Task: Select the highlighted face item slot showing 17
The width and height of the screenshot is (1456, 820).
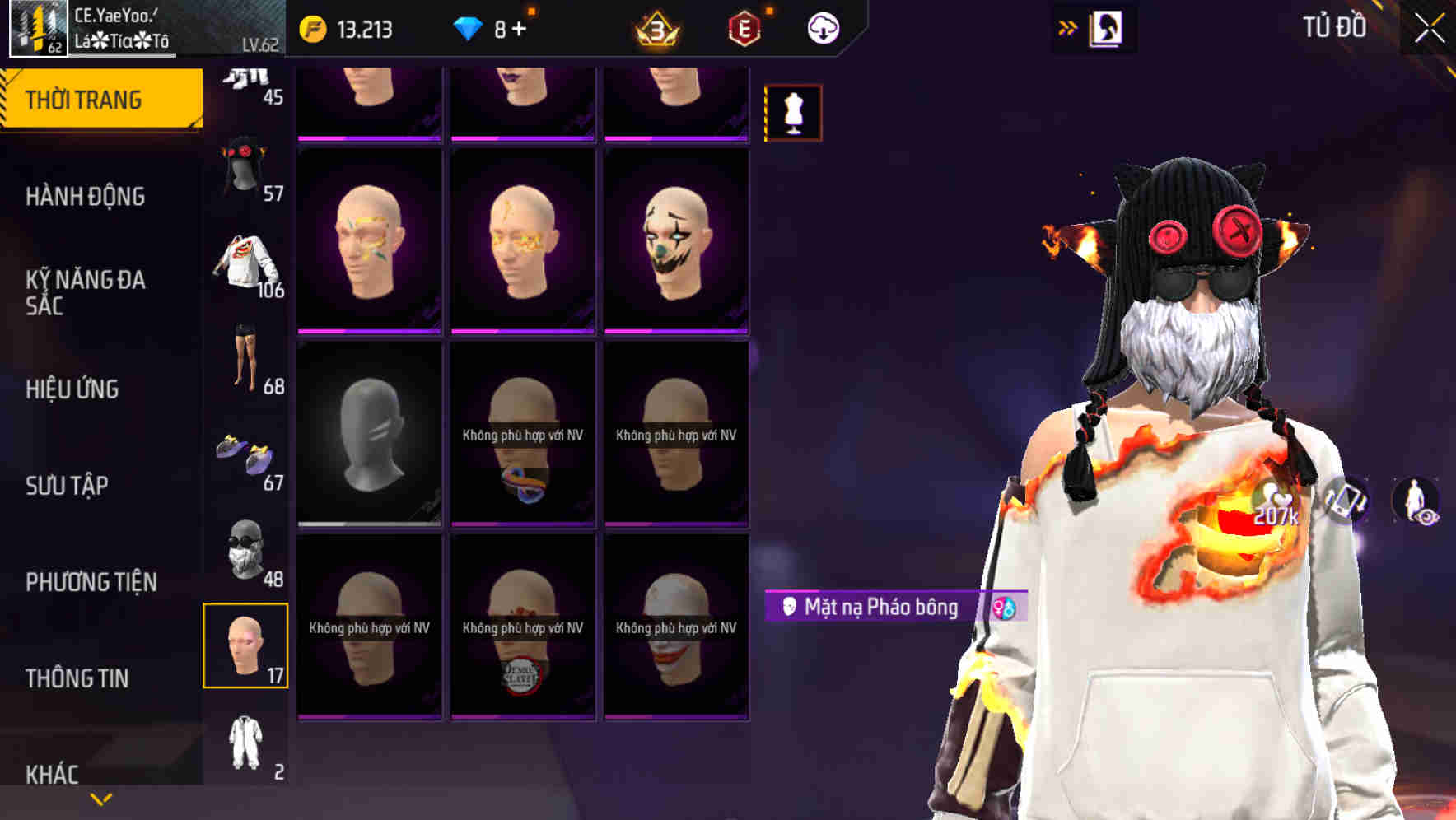Action: point(245,646)
